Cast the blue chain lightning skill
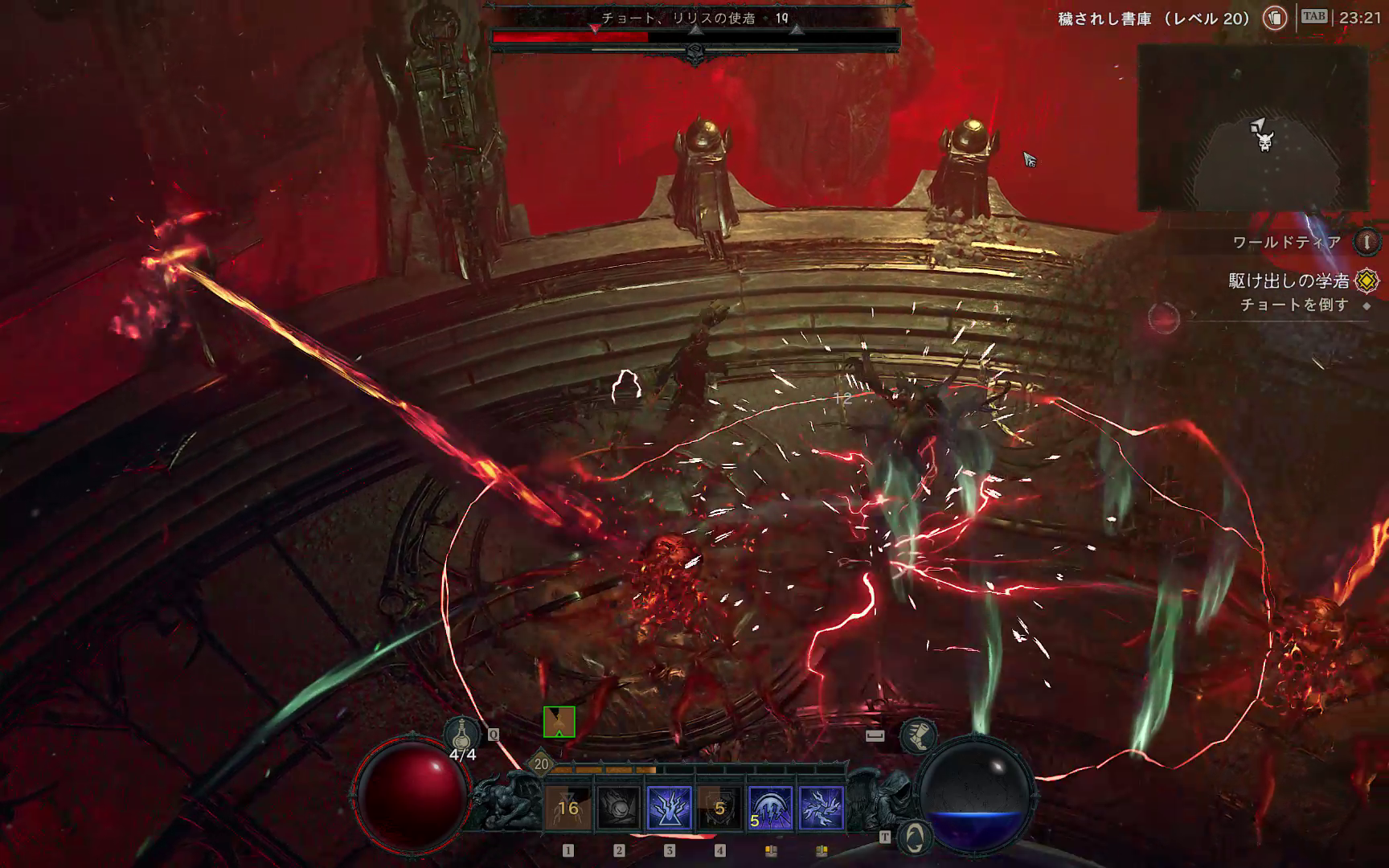This screenshot has height=868, width=1389. click(822, 808)
